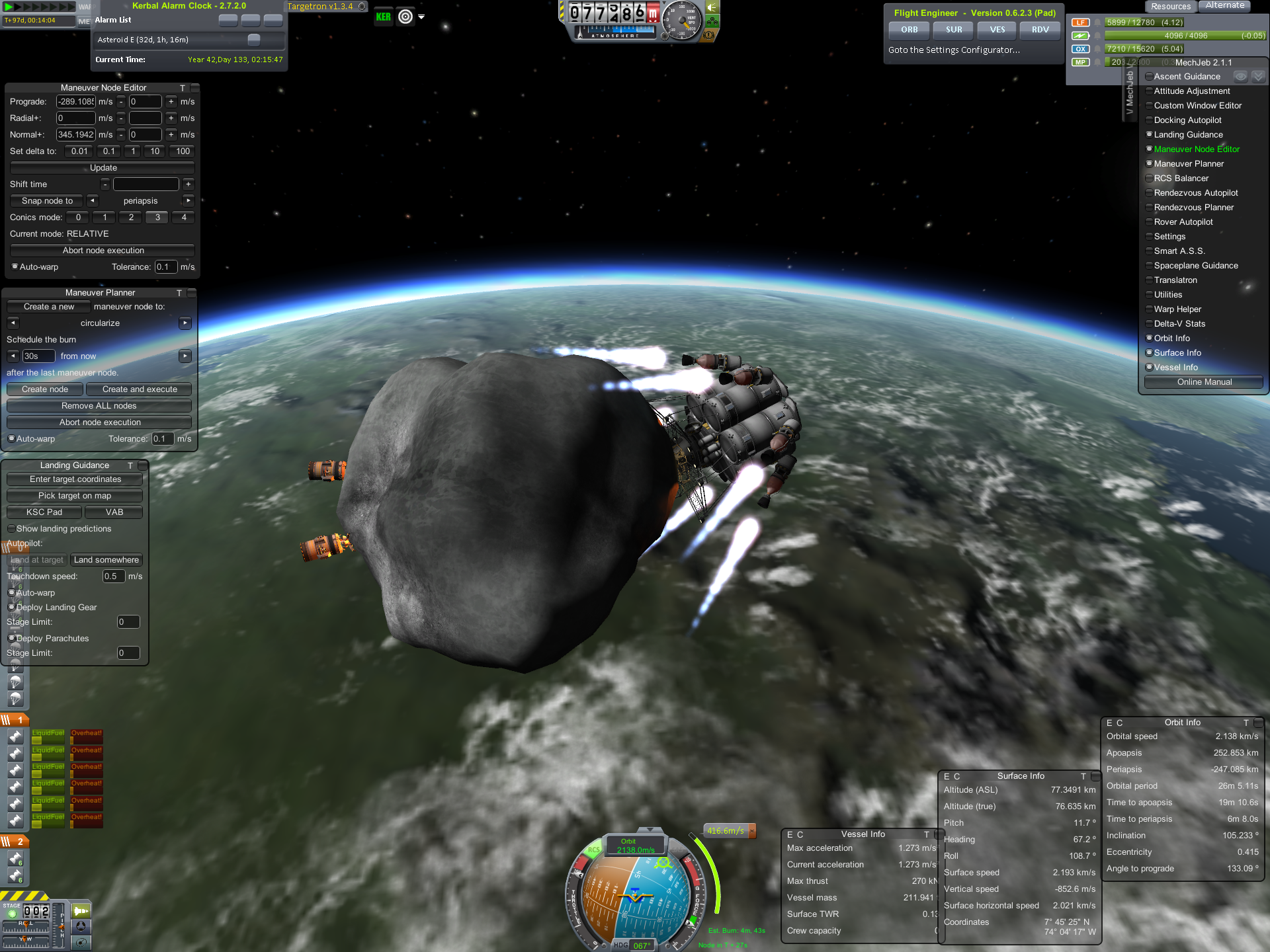Screen dimensions: 1270x952
Task: Click the Update button in Maneuver Node Editor
Action: (103, 168)
